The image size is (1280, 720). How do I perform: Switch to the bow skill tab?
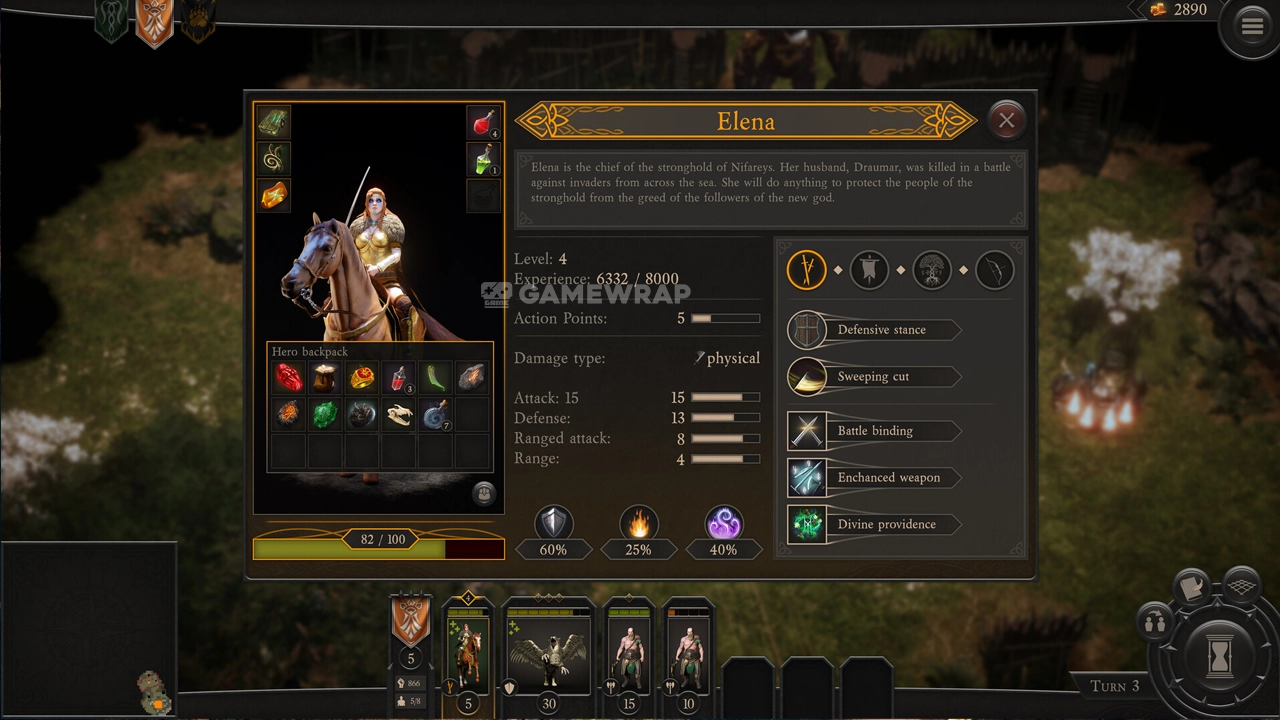pos(994,270)
